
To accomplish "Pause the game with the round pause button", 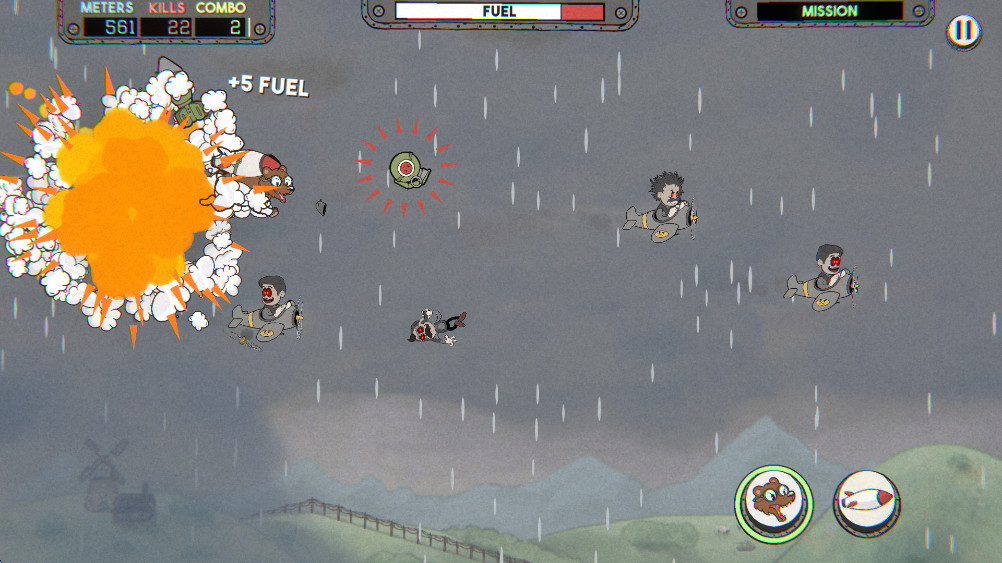I will 961,31.
